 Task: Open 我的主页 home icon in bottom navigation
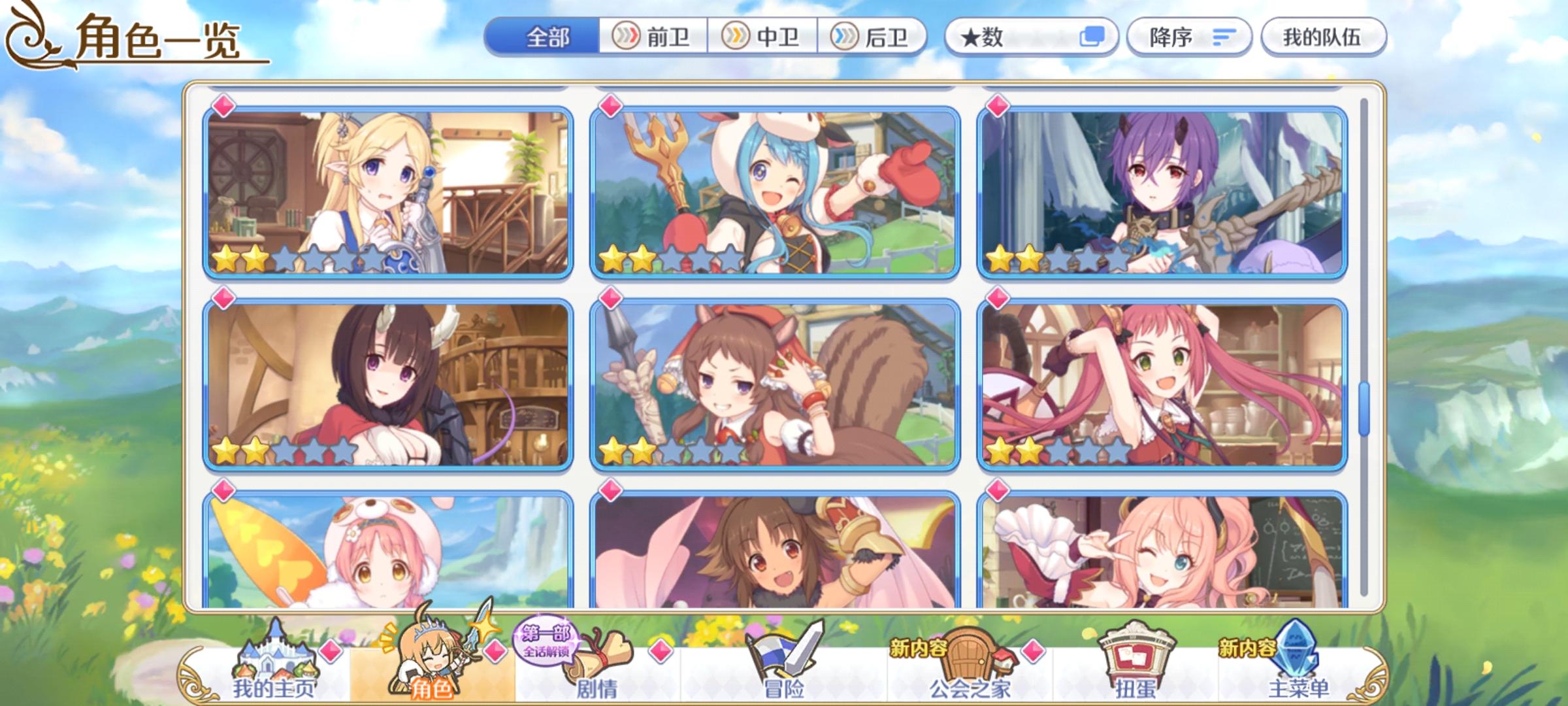point(274,657)
